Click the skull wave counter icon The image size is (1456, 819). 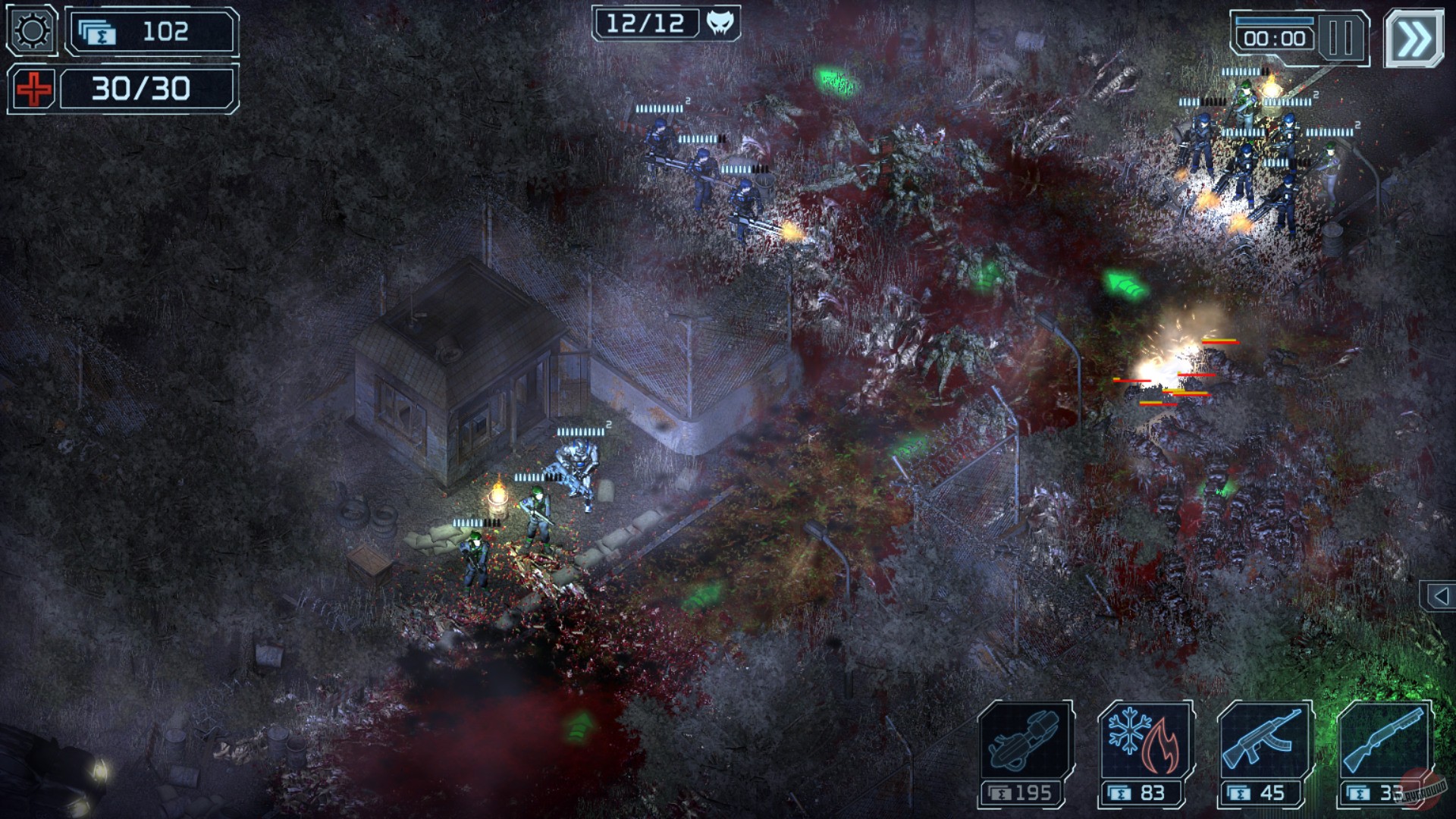pyautogui.click(x=722, y=21)
